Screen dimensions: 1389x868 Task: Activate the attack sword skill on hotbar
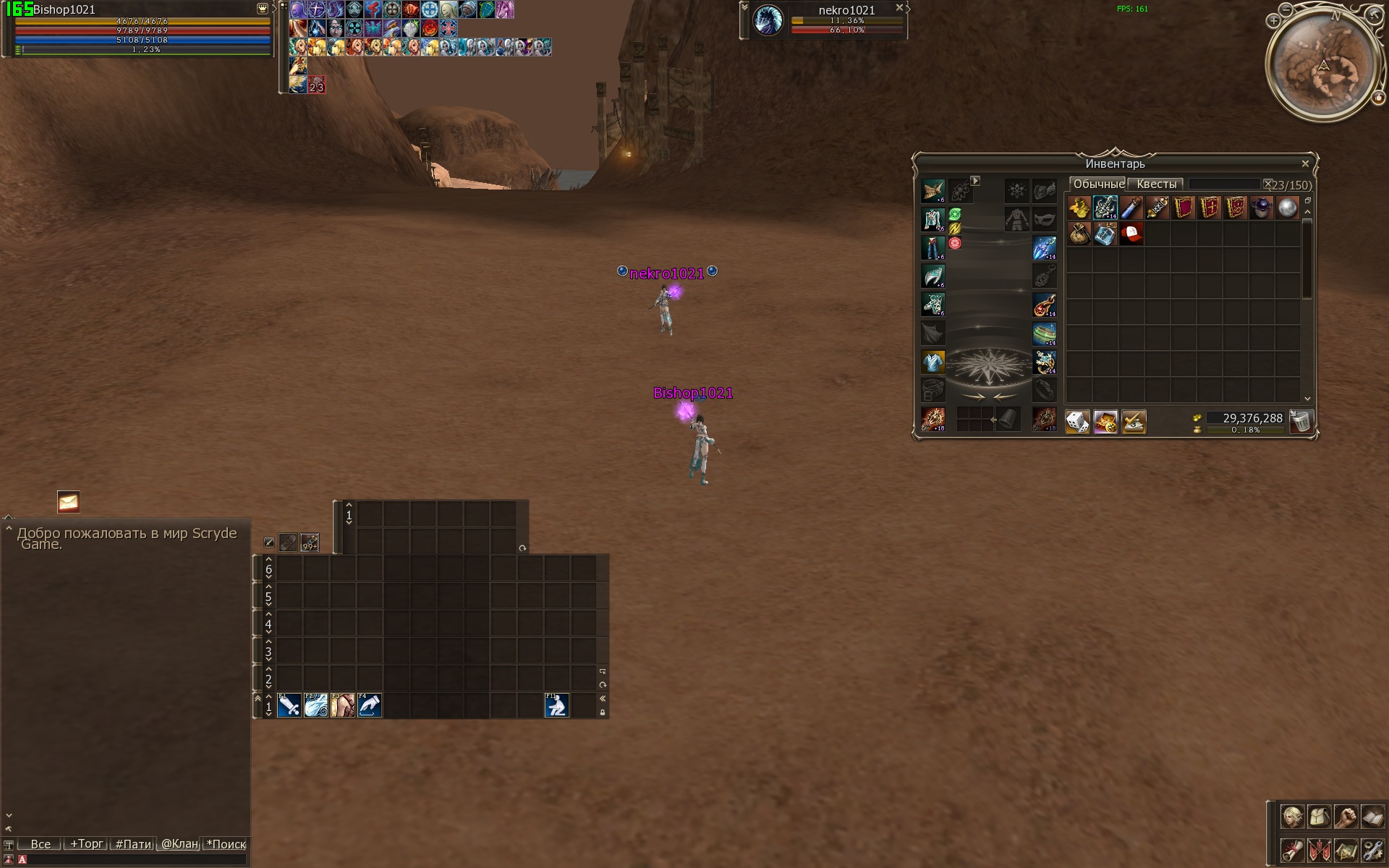[x=289, y=705]
